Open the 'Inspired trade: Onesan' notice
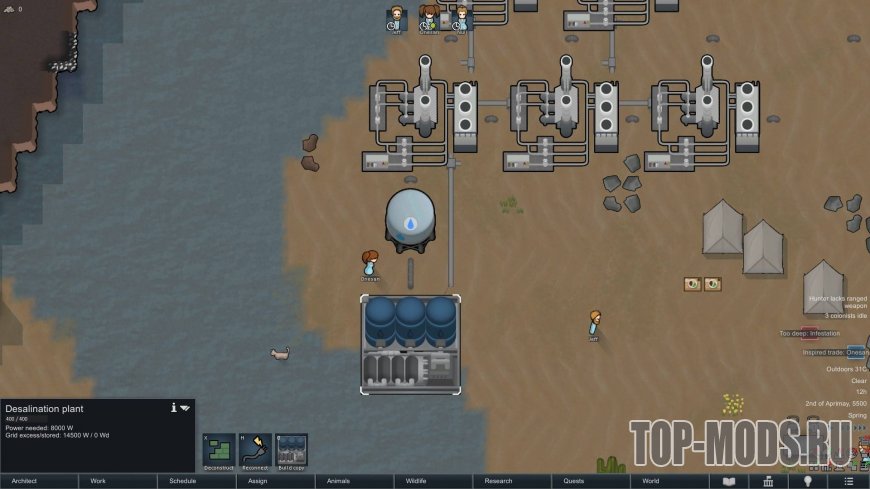 [829, 352]
